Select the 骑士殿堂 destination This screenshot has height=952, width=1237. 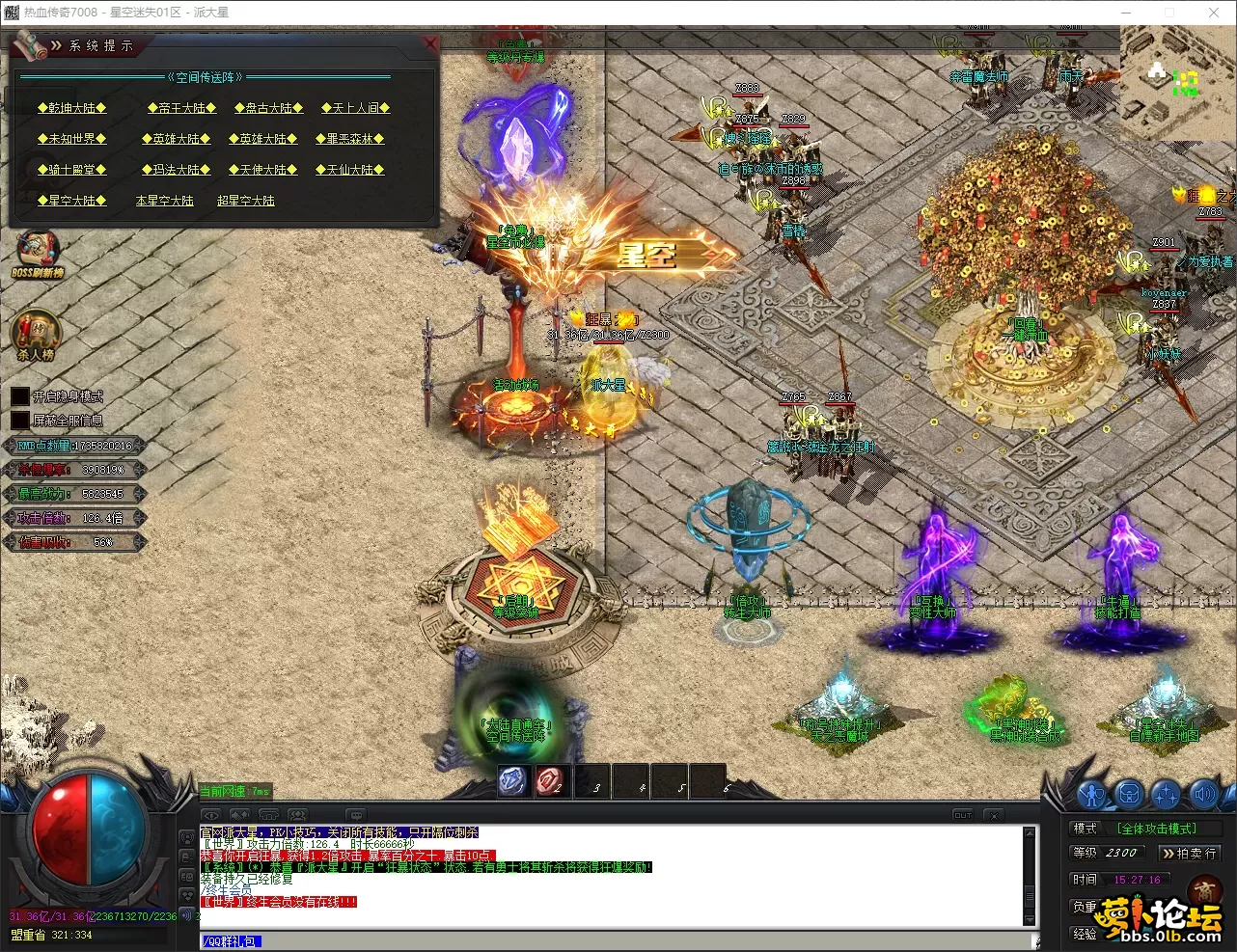[72, 170]
